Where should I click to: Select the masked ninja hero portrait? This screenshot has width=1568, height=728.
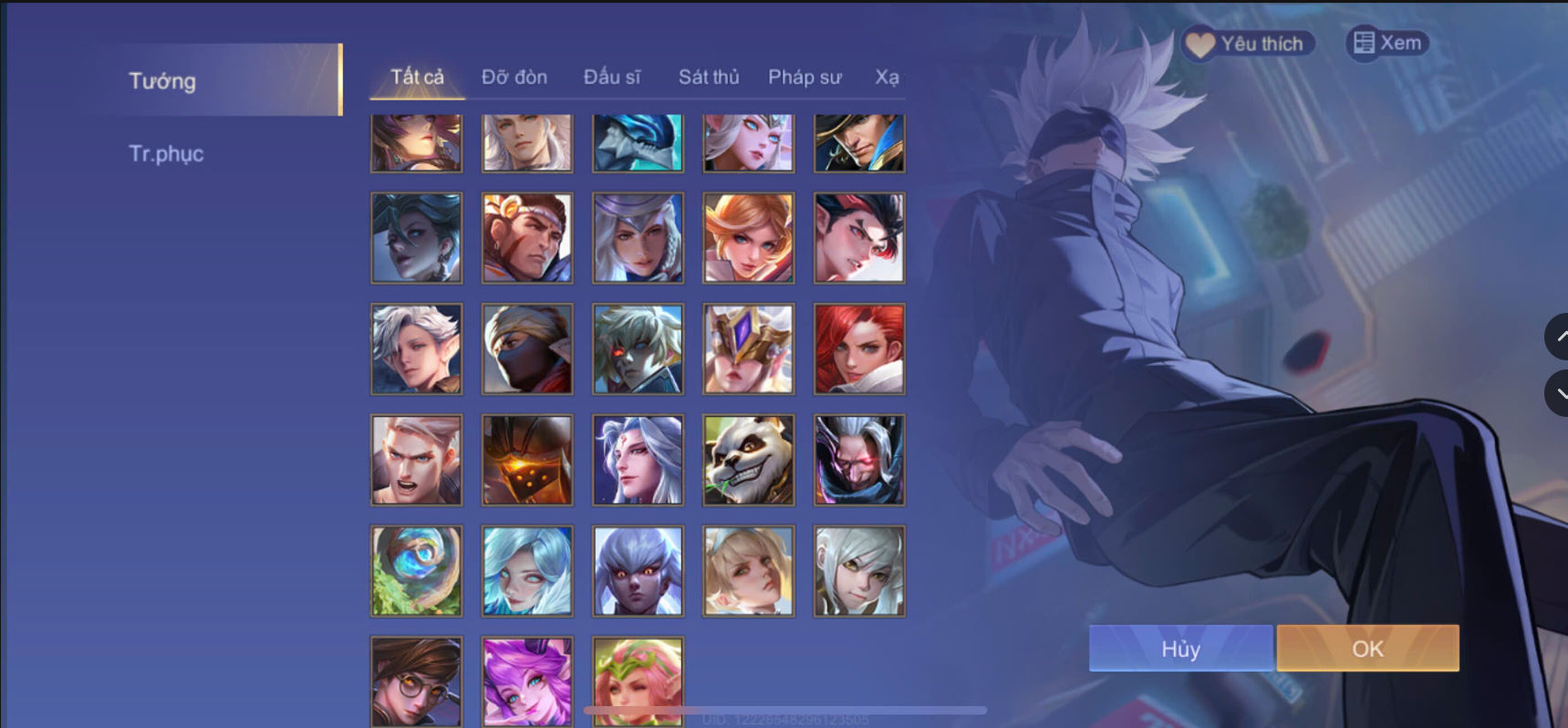pos(527,348)
